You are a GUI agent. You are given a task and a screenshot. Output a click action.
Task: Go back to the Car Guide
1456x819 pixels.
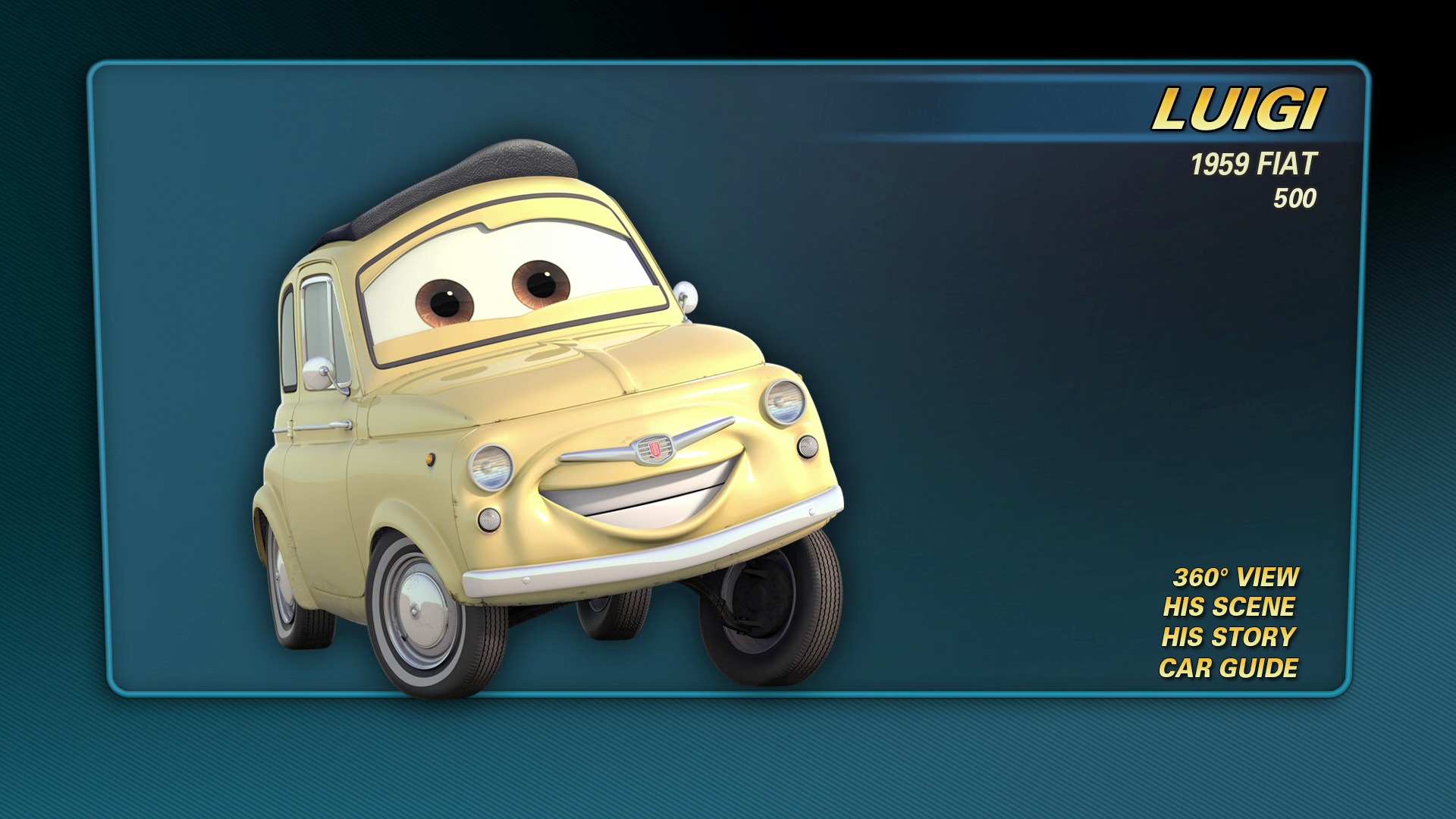(1228, 668)
